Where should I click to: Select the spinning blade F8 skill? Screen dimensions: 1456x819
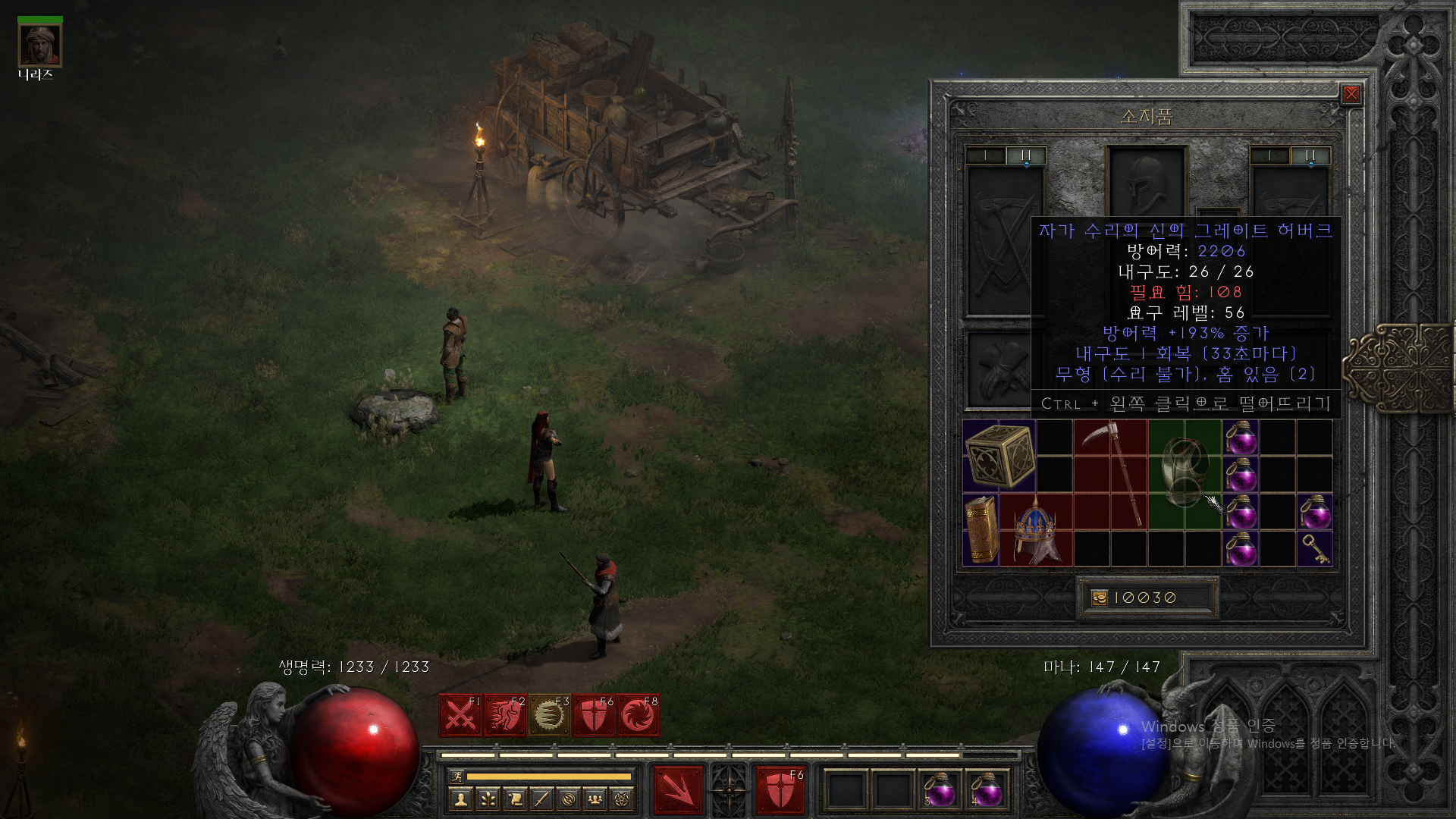(638, 715)
